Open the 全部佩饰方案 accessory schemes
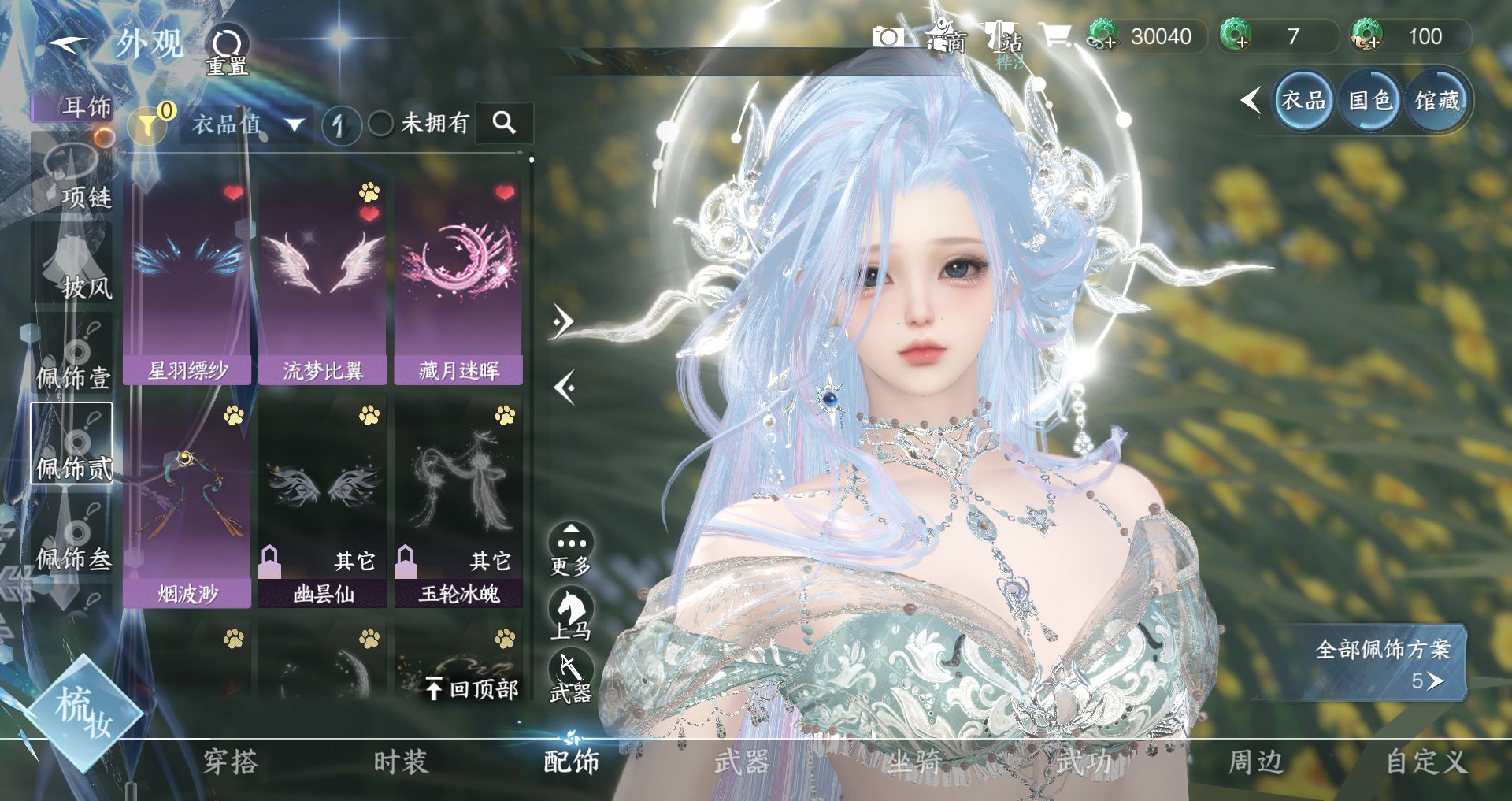 pos(1382,662)
